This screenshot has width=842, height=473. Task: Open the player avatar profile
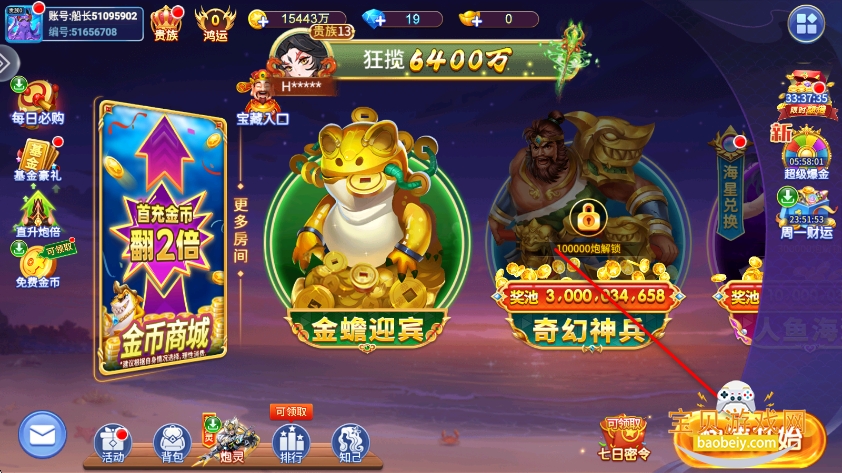point(22,24)
